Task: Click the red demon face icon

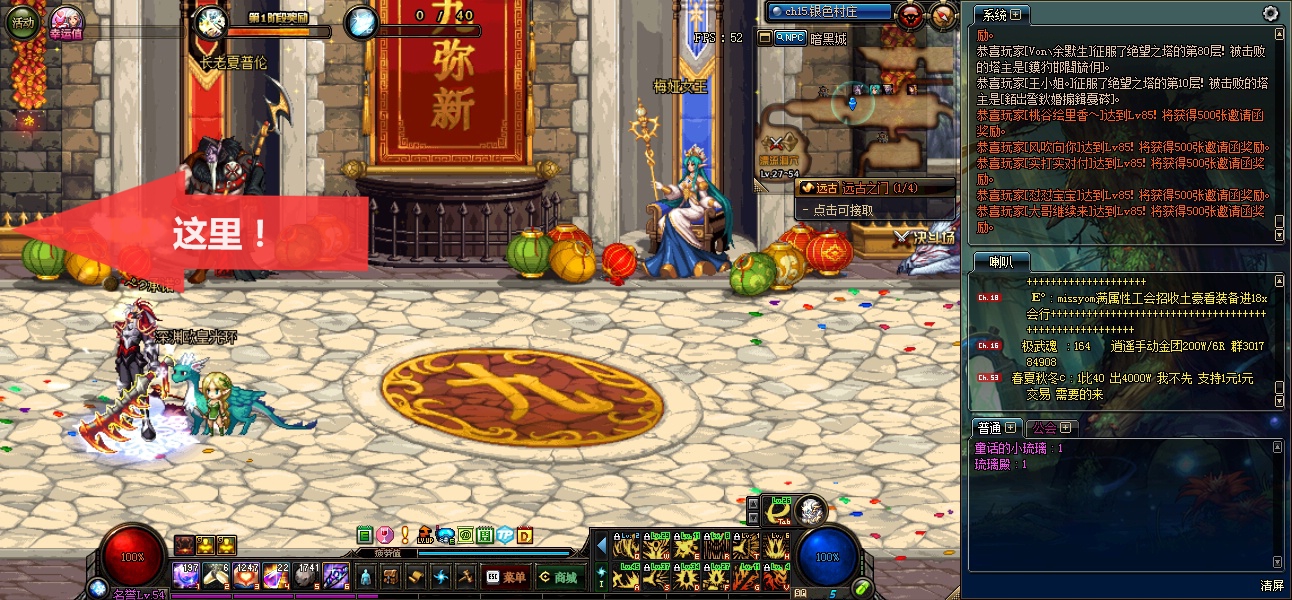Action: coord(911,15)
